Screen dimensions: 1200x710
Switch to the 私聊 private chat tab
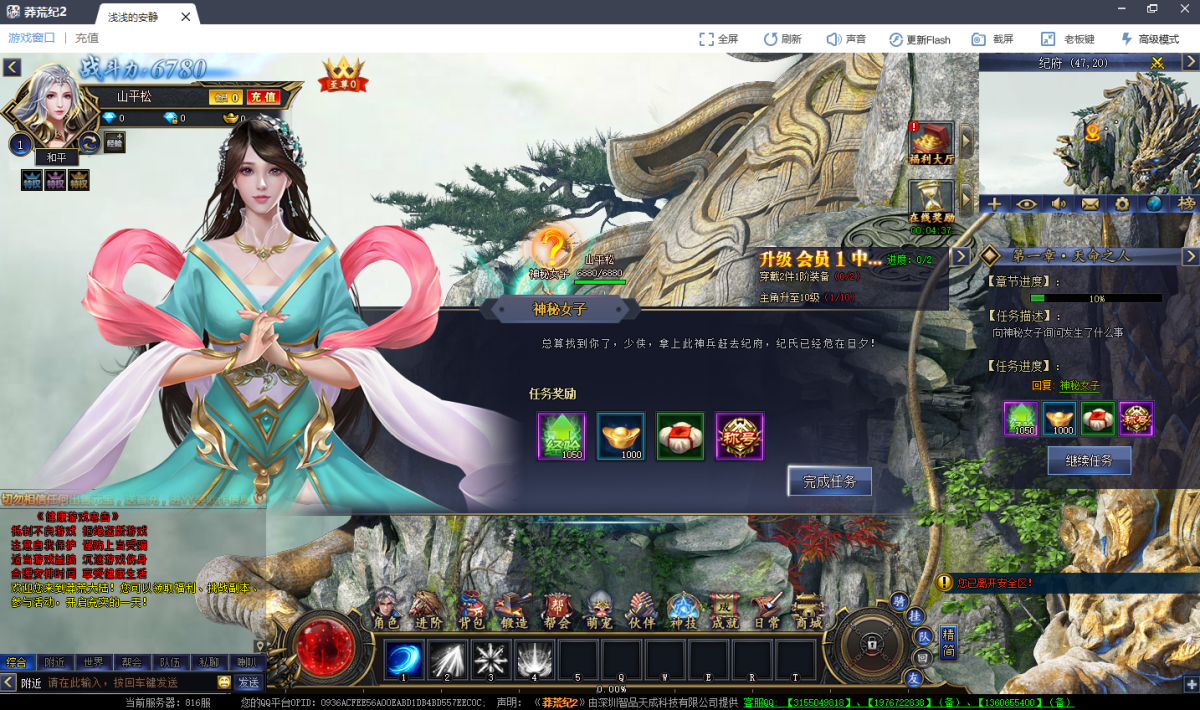pos(208,662)
